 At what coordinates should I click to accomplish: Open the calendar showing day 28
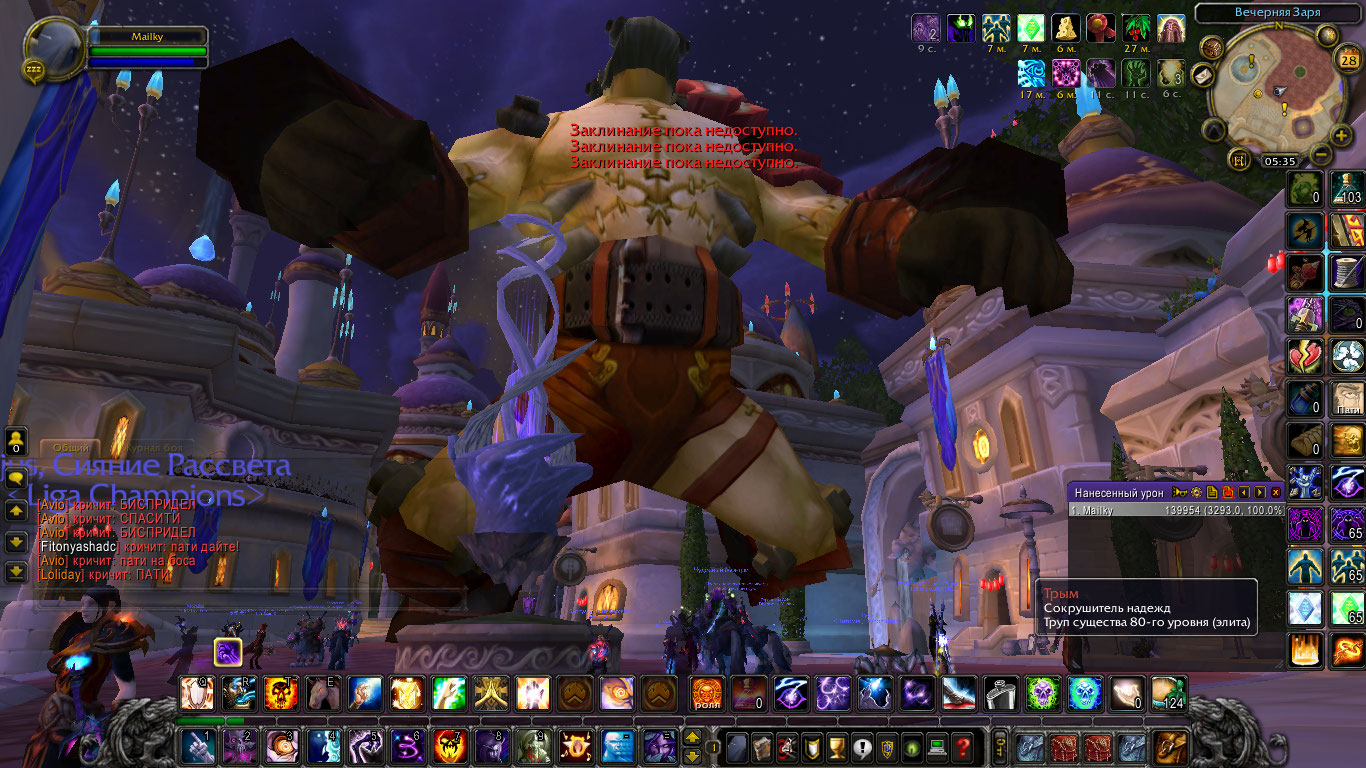pyautogui.click(x=1347, y=58)
